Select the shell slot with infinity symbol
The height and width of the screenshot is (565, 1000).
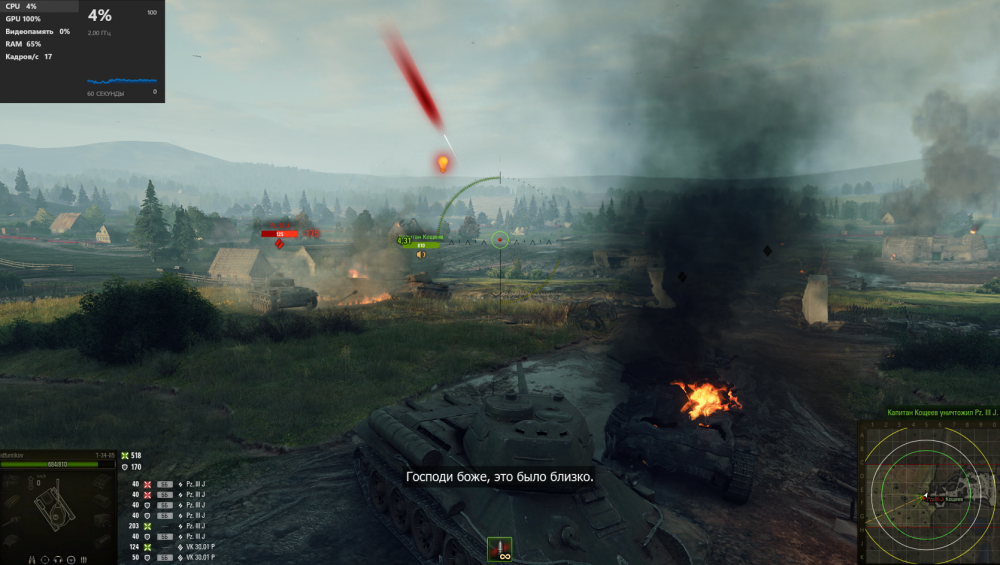point(499,549)
